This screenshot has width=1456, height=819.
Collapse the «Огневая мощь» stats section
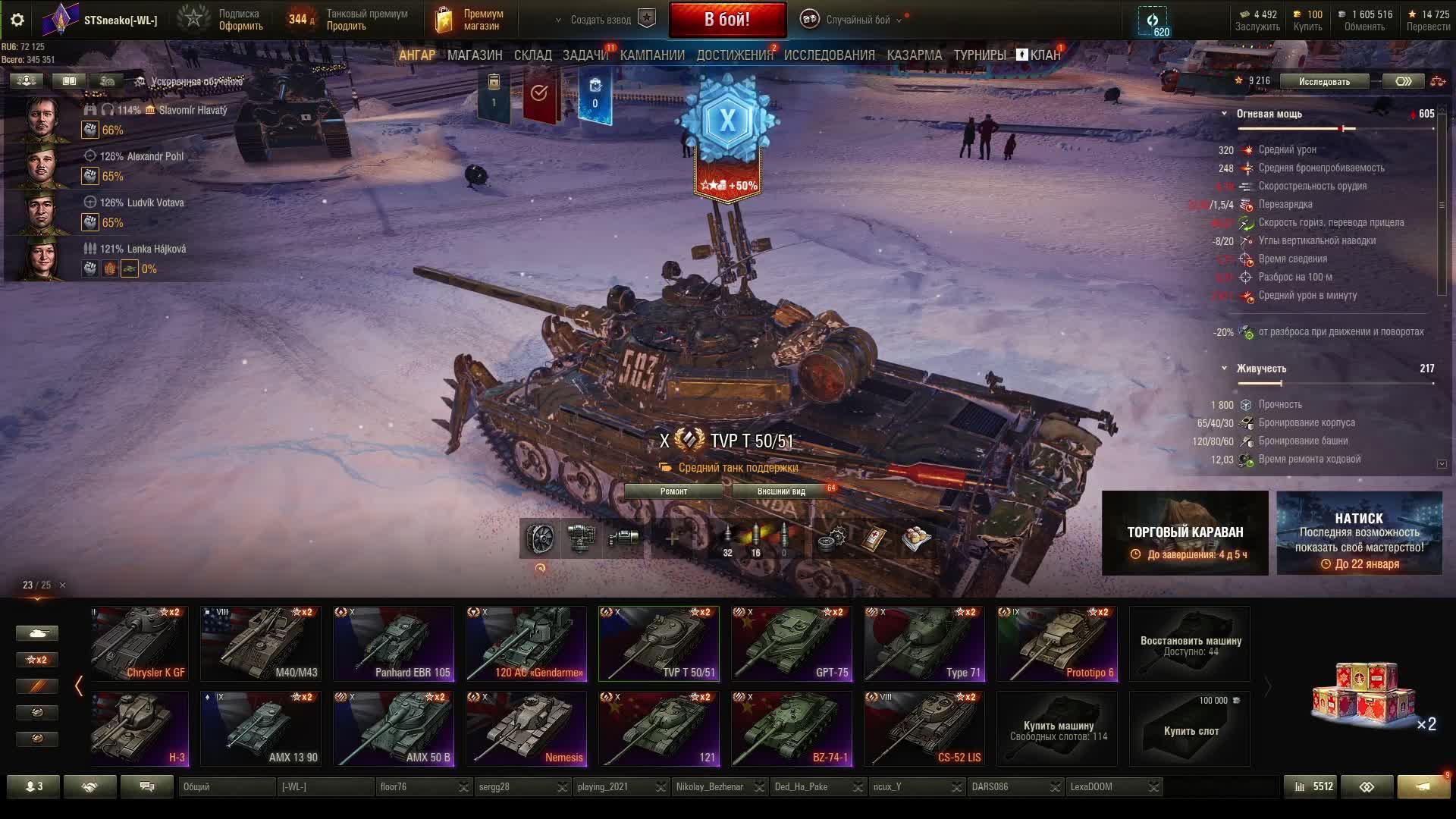point(1224,114)
